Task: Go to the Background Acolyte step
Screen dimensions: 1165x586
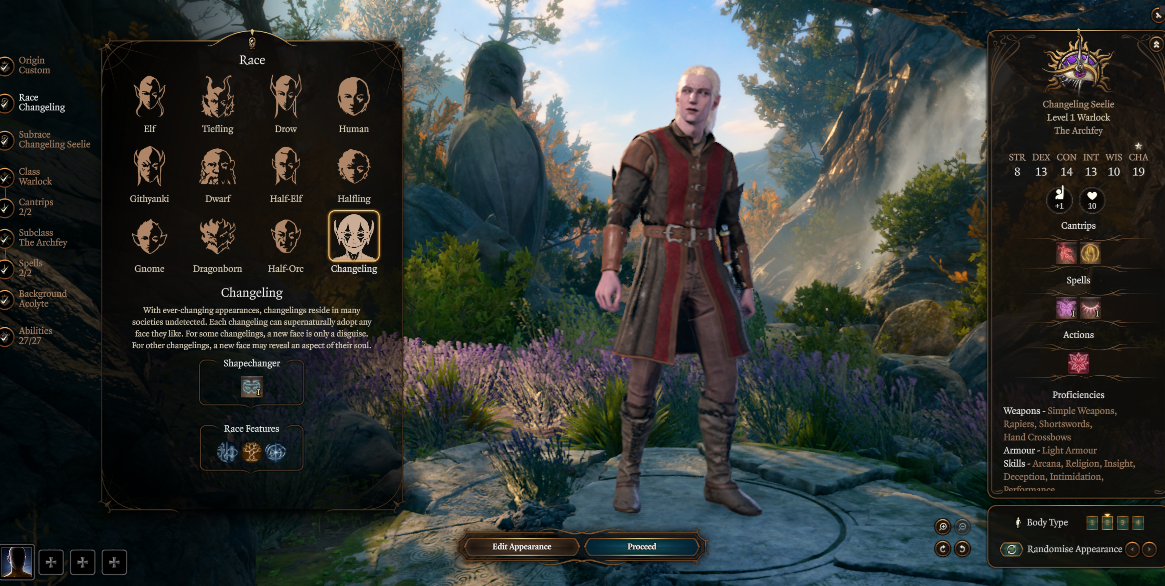Action: pos(40,299)
